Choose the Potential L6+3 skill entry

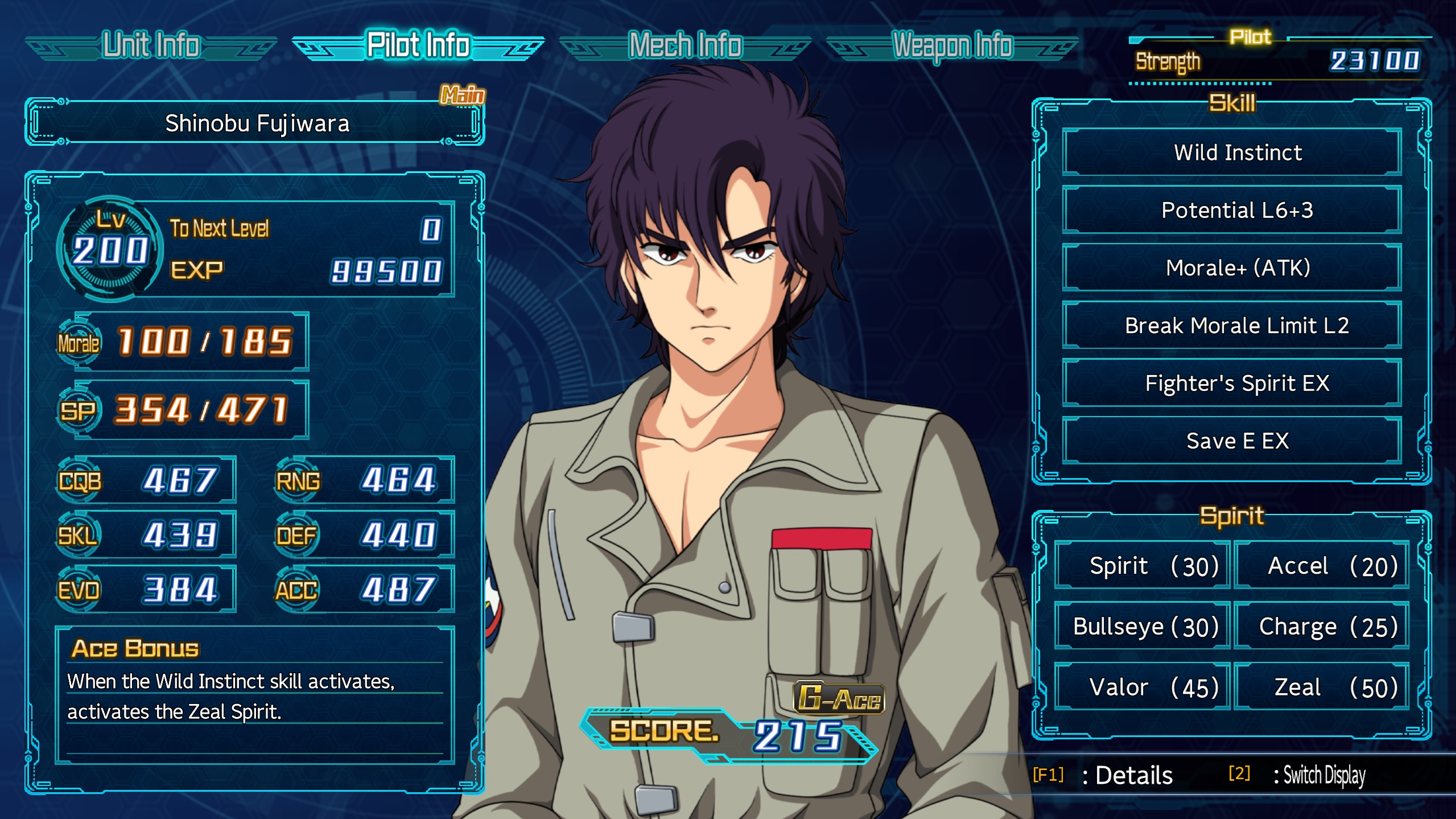pyautogui.click(x=1232, y=210)
